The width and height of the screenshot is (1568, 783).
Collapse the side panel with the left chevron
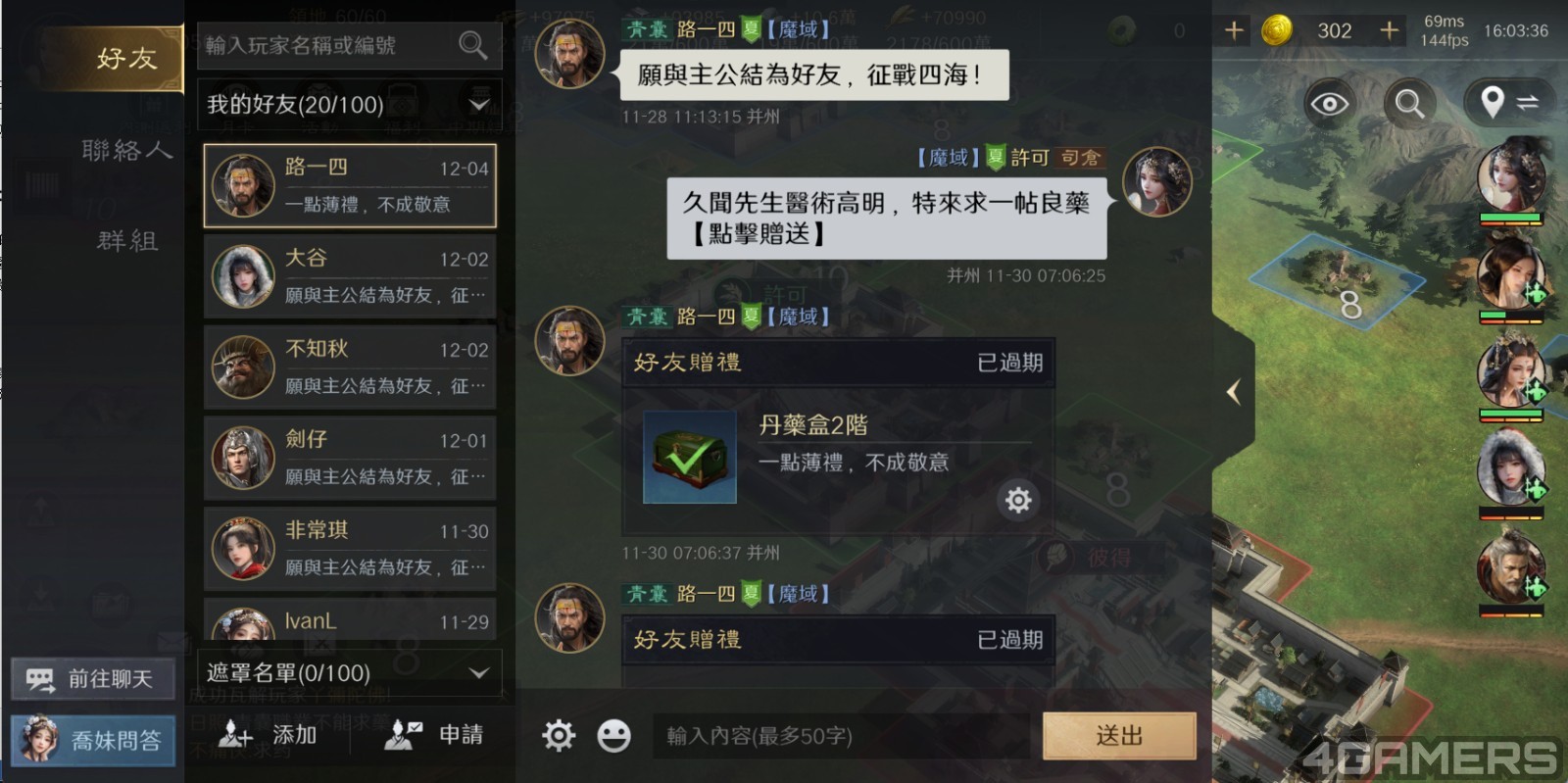click(1234, 390)
